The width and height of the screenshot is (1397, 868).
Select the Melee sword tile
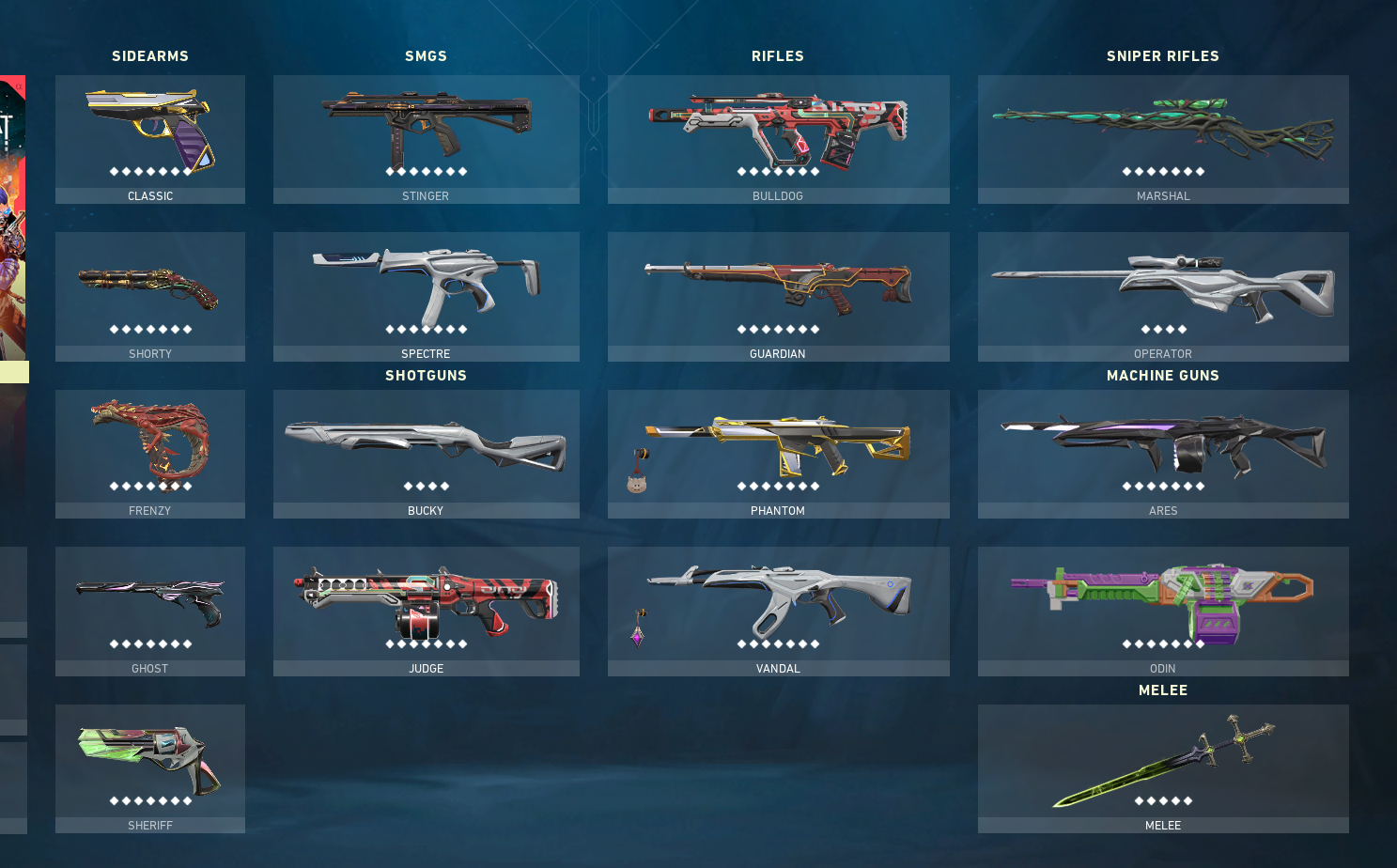(1163, 767)
